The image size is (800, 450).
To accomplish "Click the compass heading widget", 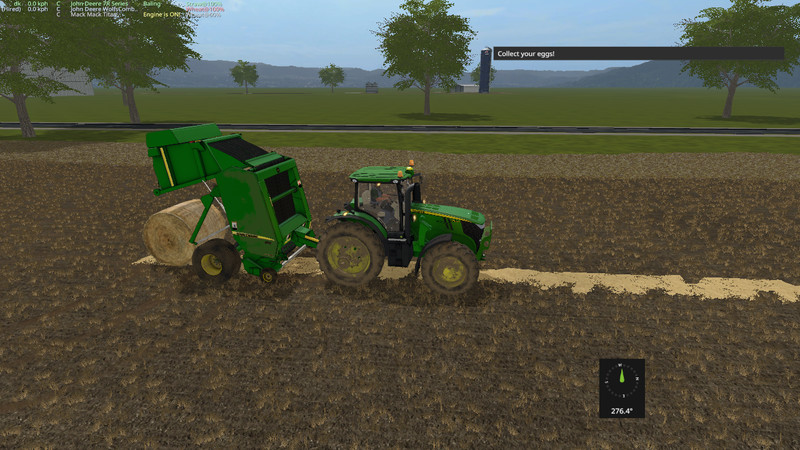I will coord(621,387).
